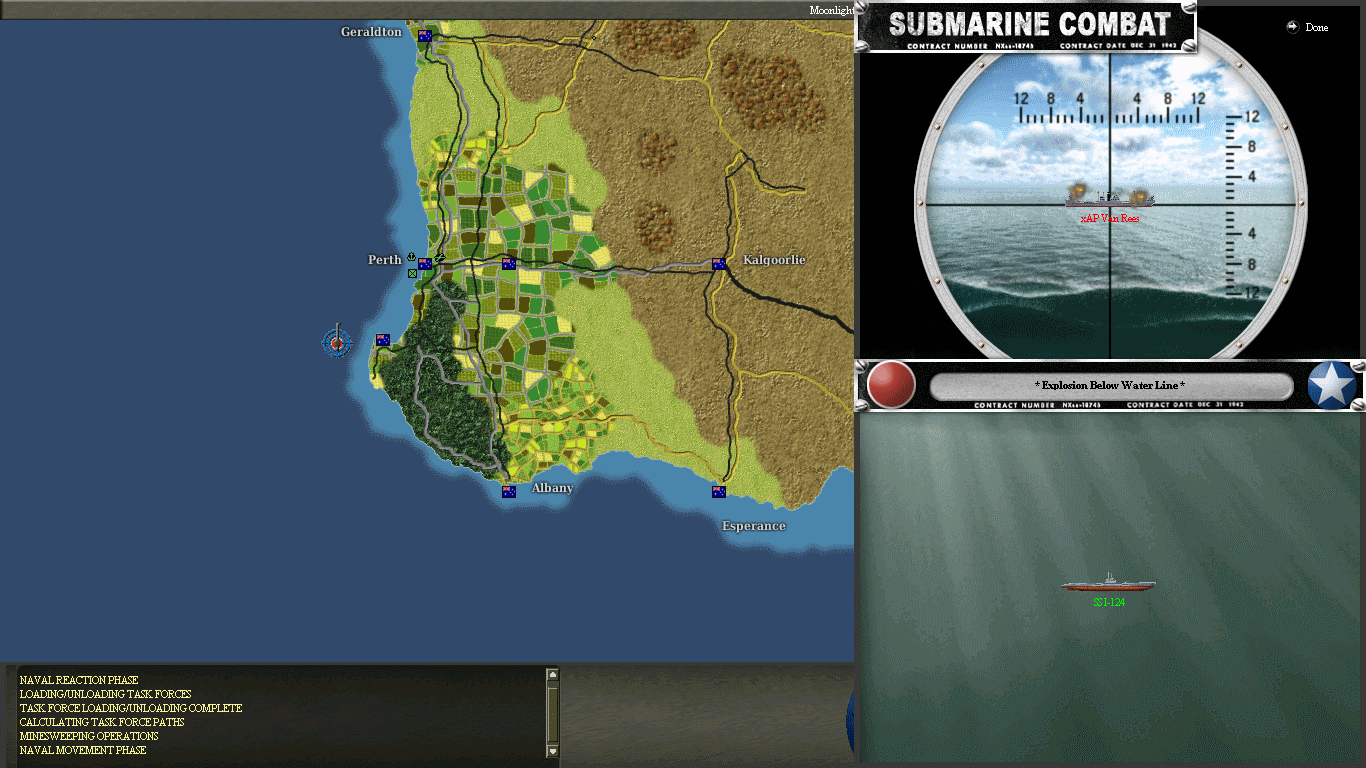The image size is (1366, 768).
Task: Select the fortification icon below Perth's flag
Action: point(412,274)
